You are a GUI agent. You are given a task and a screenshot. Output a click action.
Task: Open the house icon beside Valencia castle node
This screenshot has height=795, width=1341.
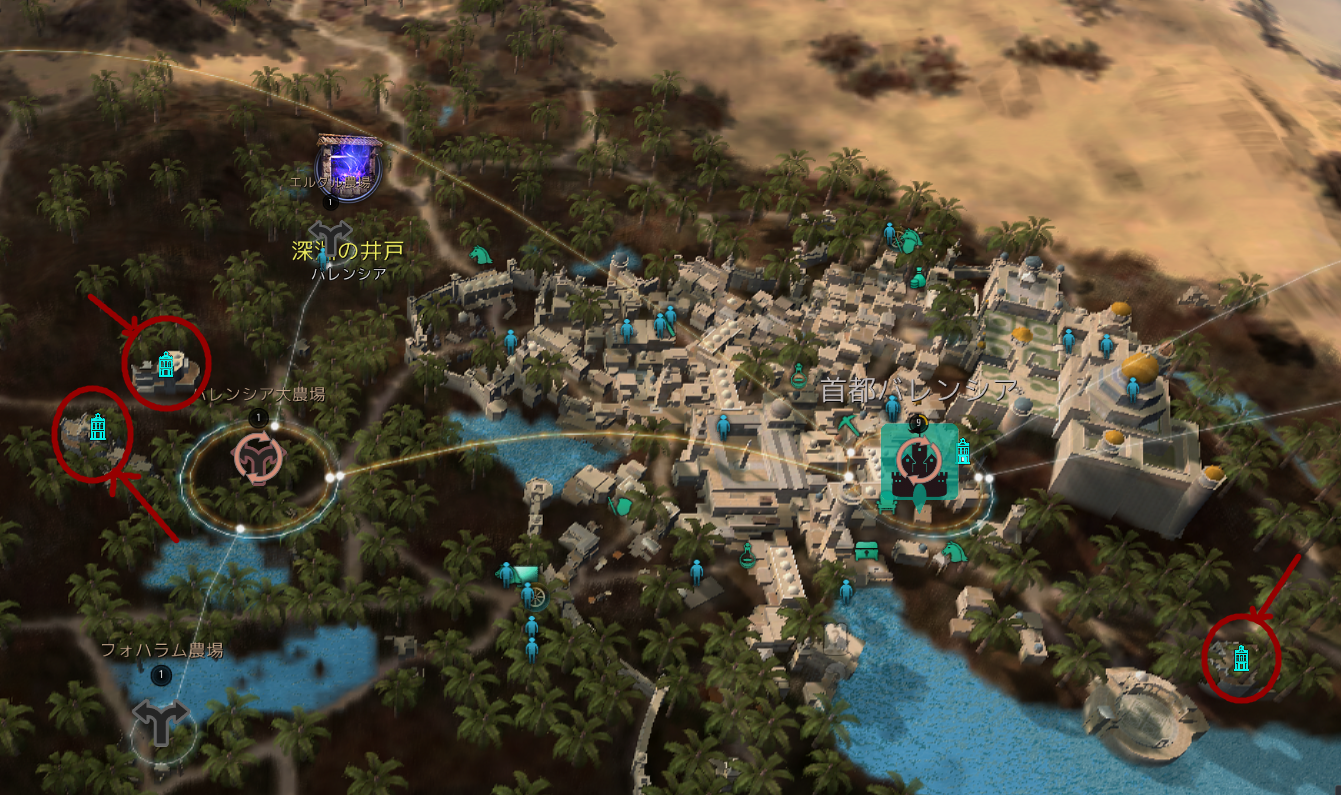point(963,451)
